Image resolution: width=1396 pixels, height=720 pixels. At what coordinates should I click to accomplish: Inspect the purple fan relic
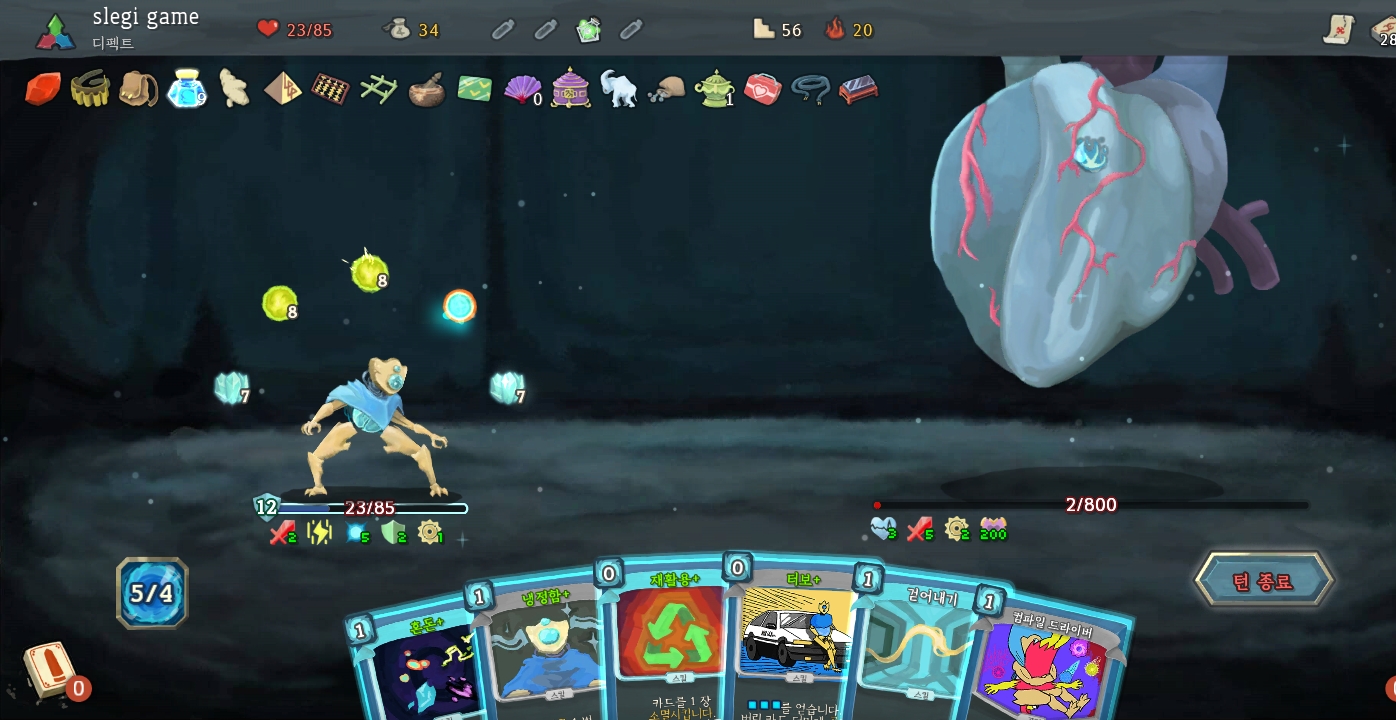521,89
